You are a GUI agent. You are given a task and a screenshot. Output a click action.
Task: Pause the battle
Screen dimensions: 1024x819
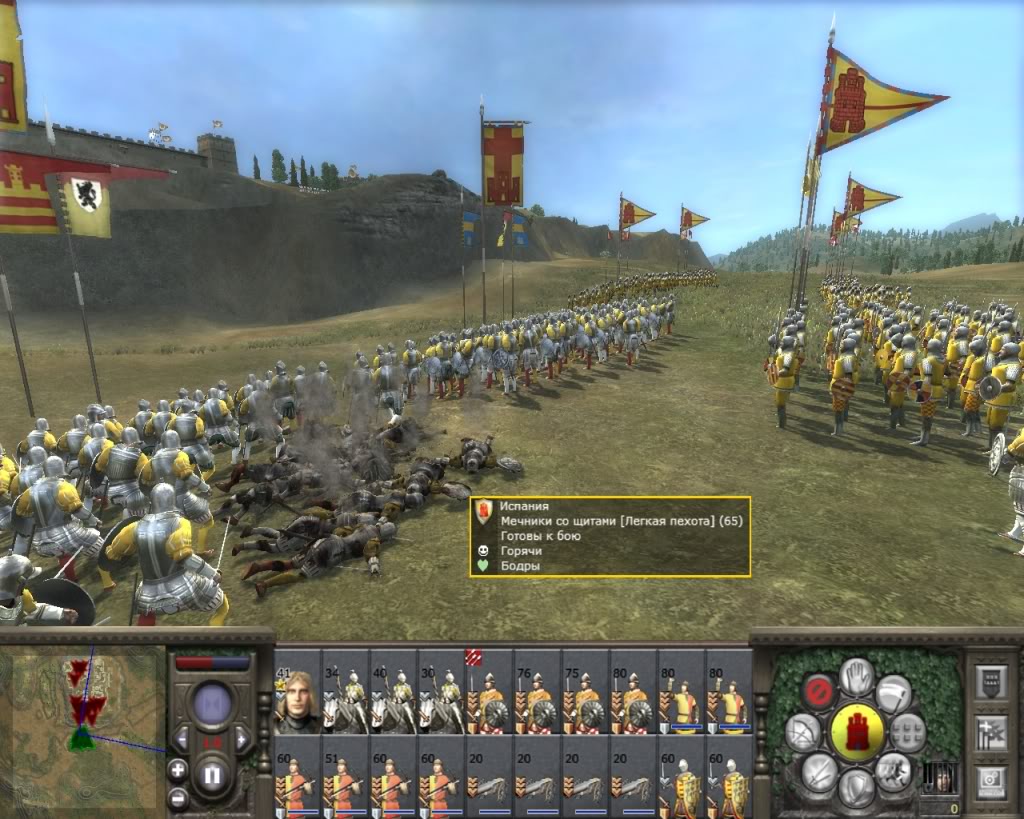pyautogui.click(x=212, y=774)
